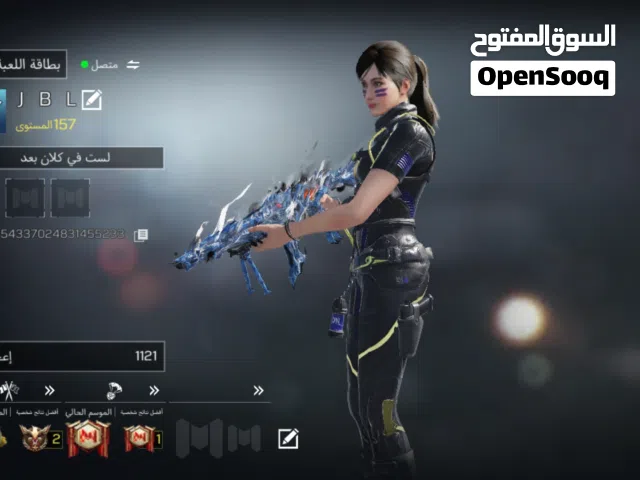This screenshot has height=480, width=640.
Task: Expand the multiplayer rank section arrows
Action: 49,390
